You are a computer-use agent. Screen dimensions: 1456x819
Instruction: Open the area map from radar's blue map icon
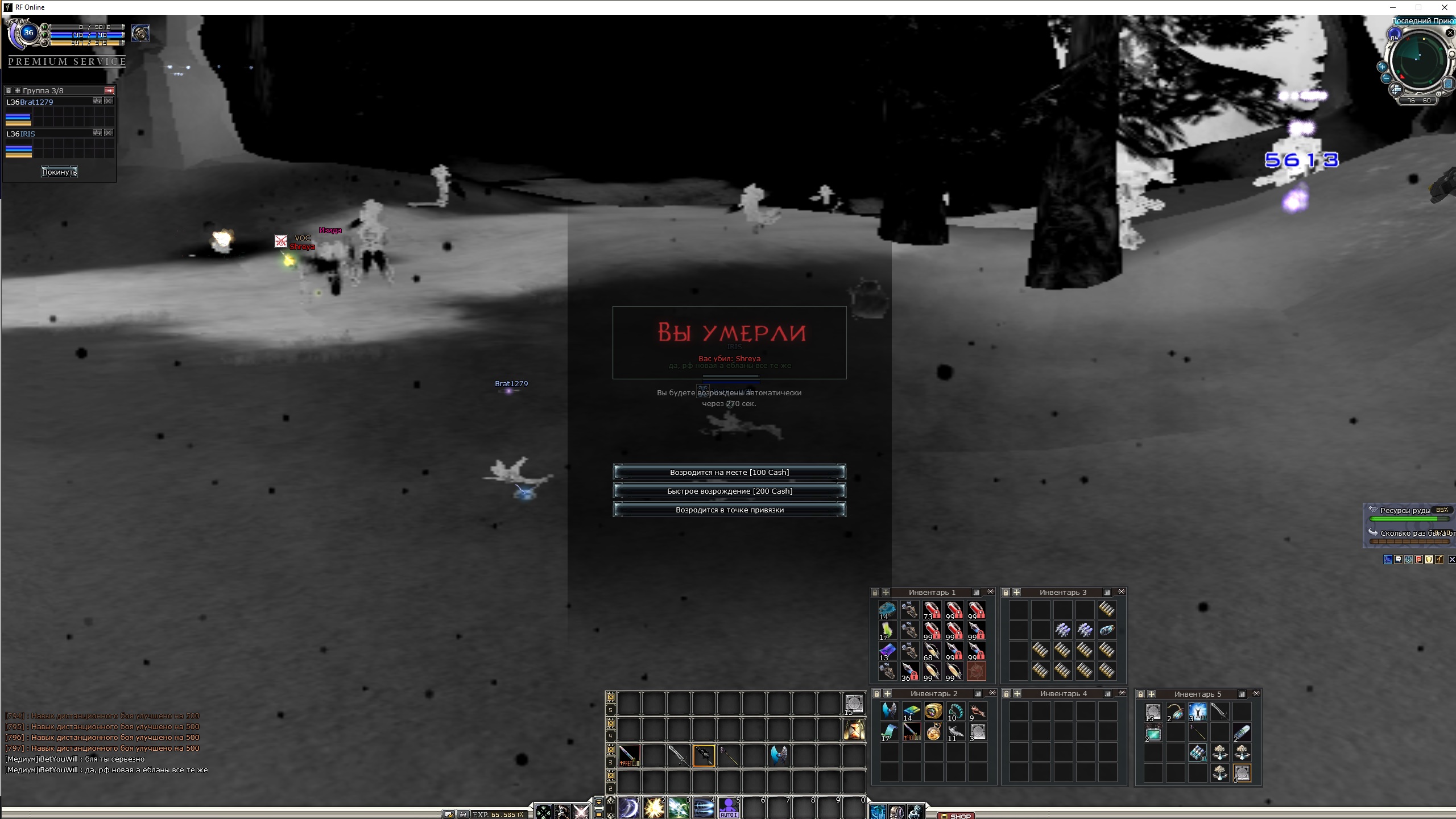tap(1447, 84)
